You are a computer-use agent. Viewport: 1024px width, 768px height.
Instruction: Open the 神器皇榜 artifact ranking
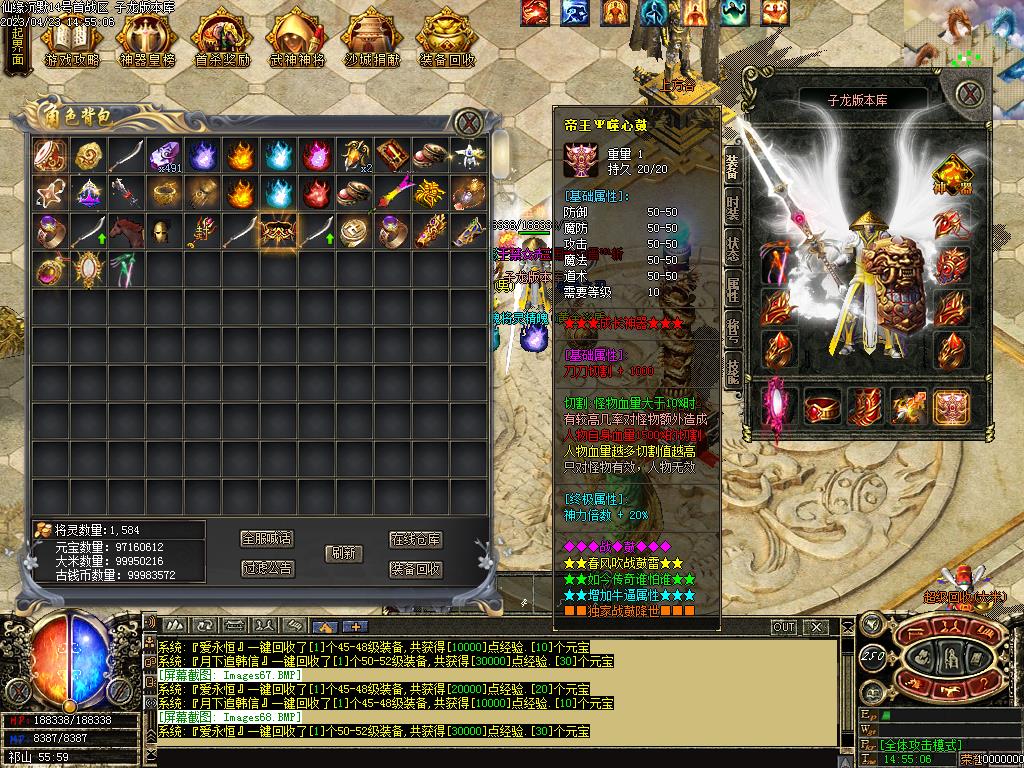[x=147, y=40]
